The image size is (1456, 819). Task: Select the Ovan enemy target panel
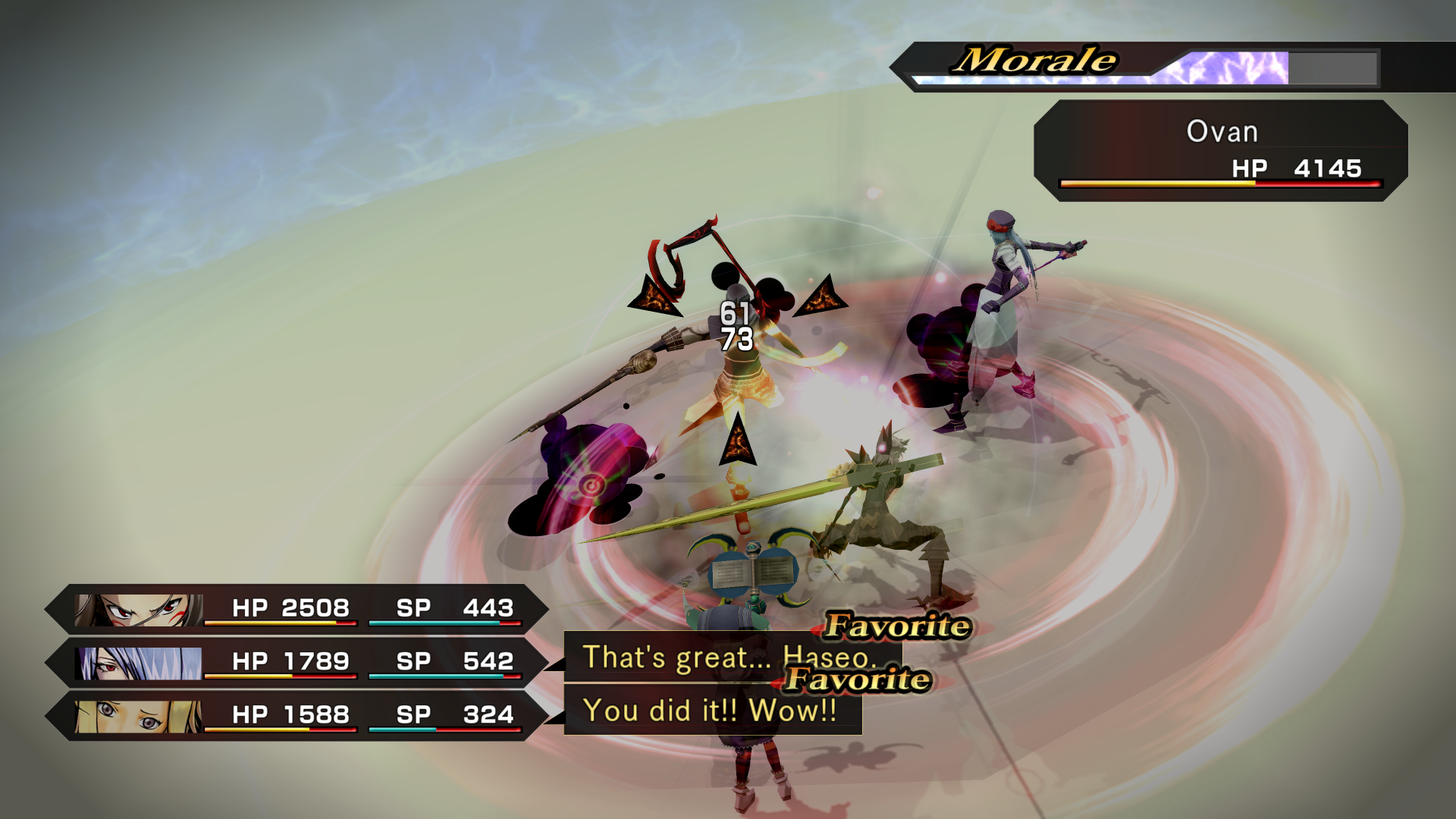(x=1220, y=151)
